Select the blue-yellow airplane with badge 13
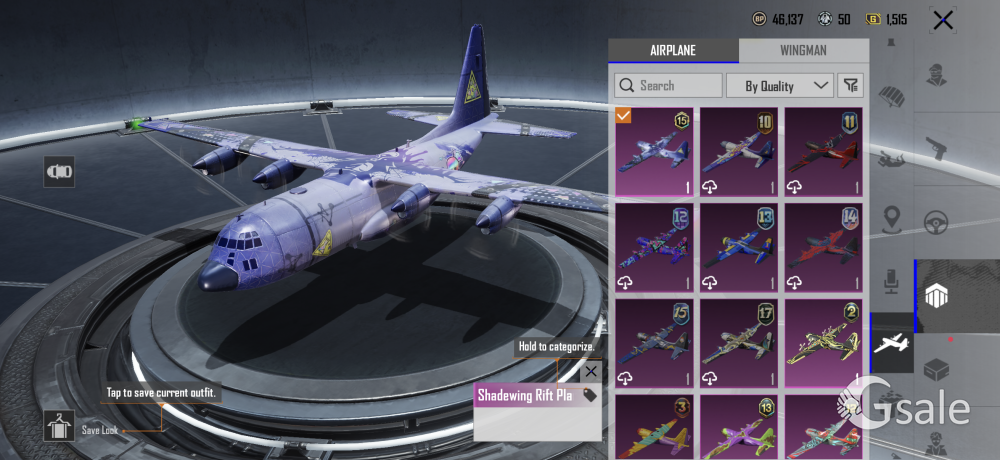This screenshot has width=1000, height=460. [x=739, y=246]
